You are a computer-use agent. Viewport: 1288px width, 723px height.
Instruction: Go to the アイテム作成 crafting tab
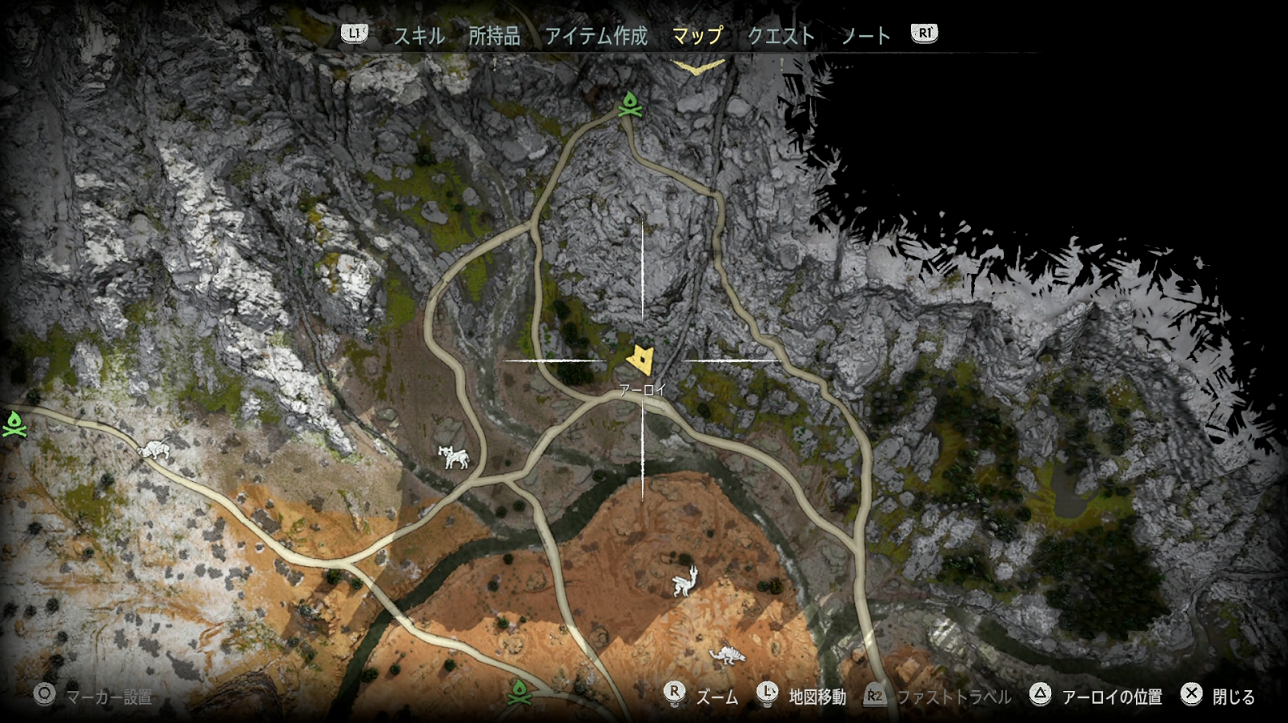coord(596,36)
